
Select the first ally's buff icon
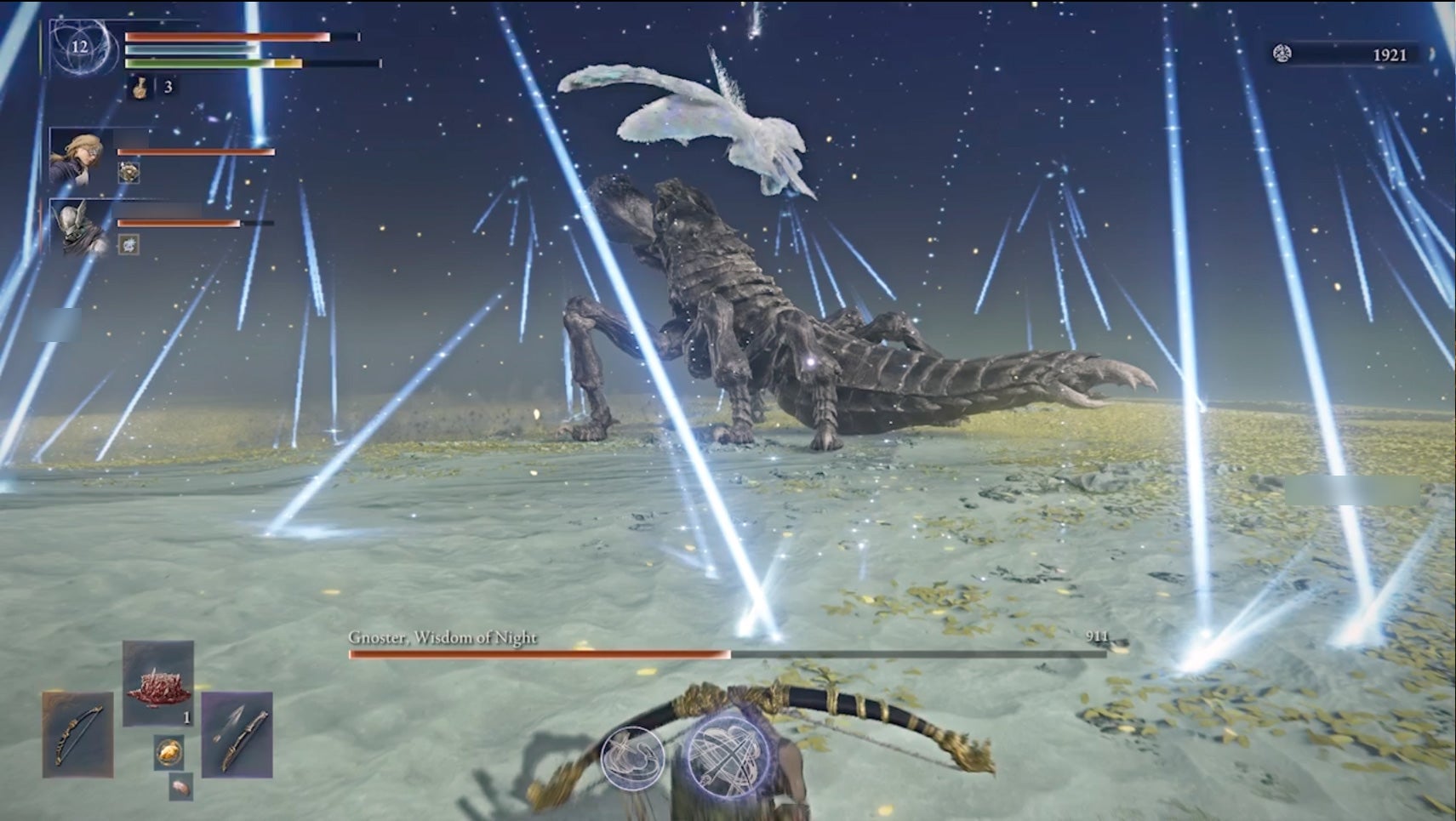tap(129, 173)
